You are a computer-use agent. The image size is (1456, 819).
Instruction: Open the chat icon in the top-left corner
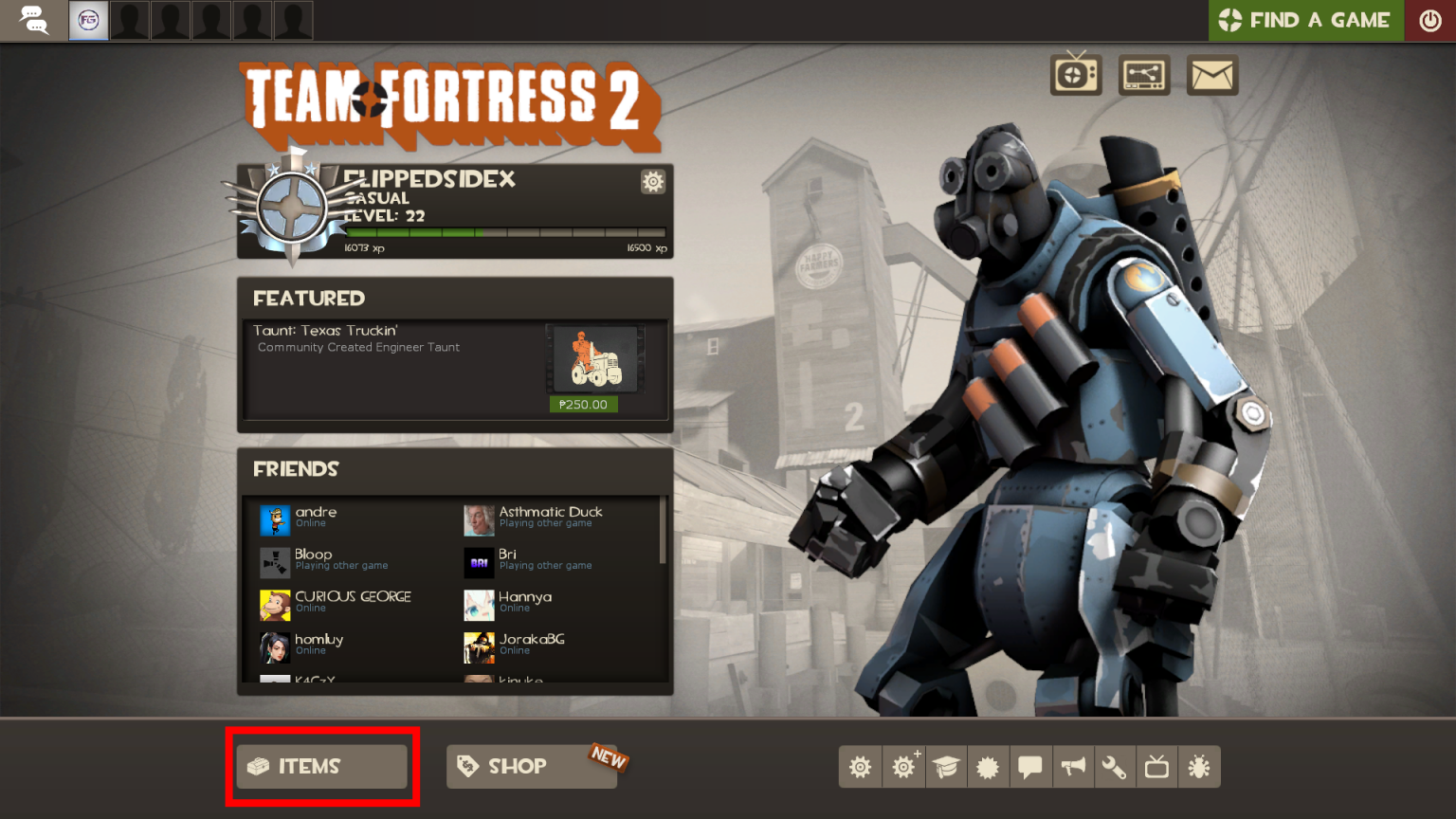point(34,20)
